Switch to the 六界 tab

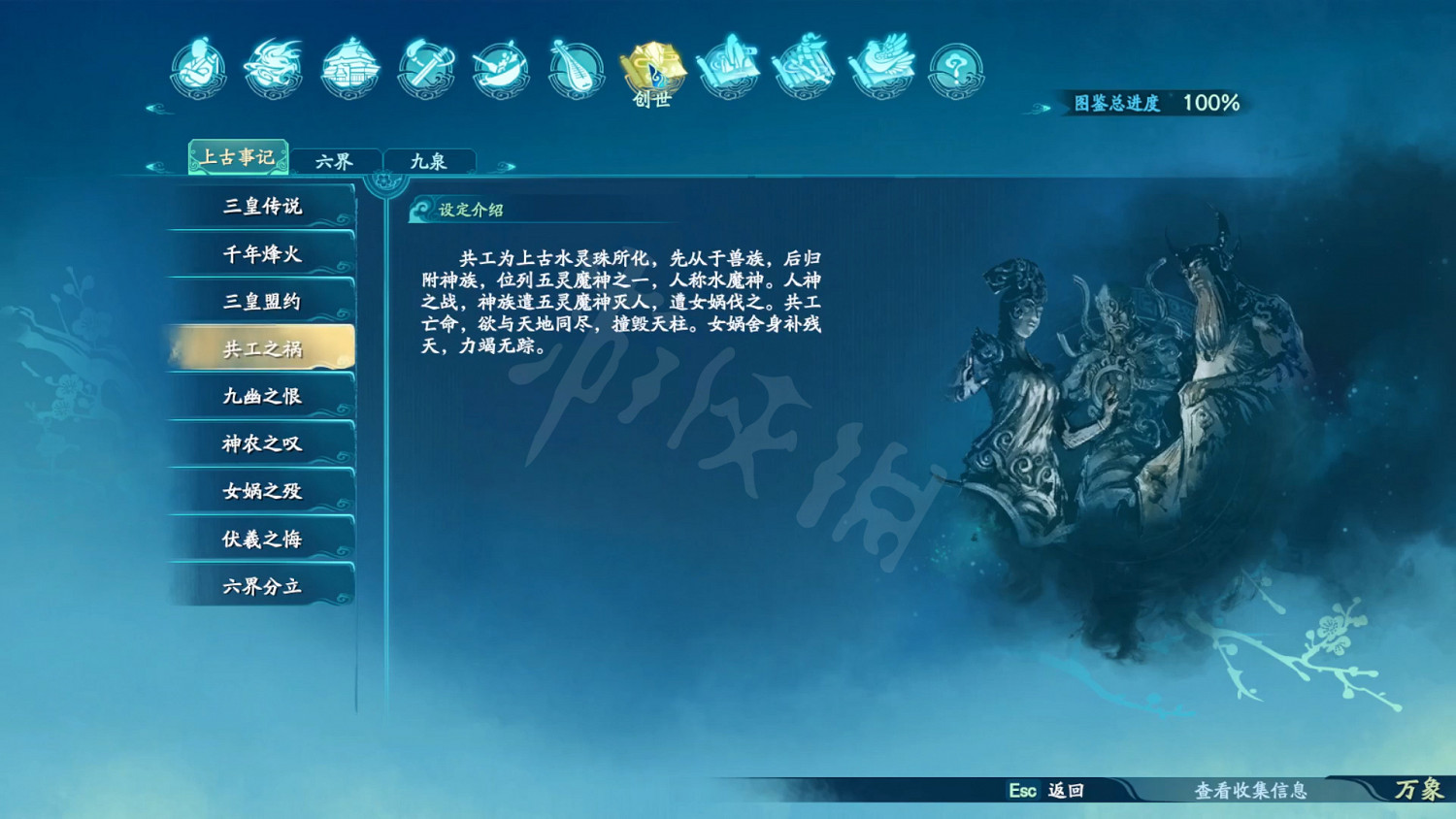[335, 159]
